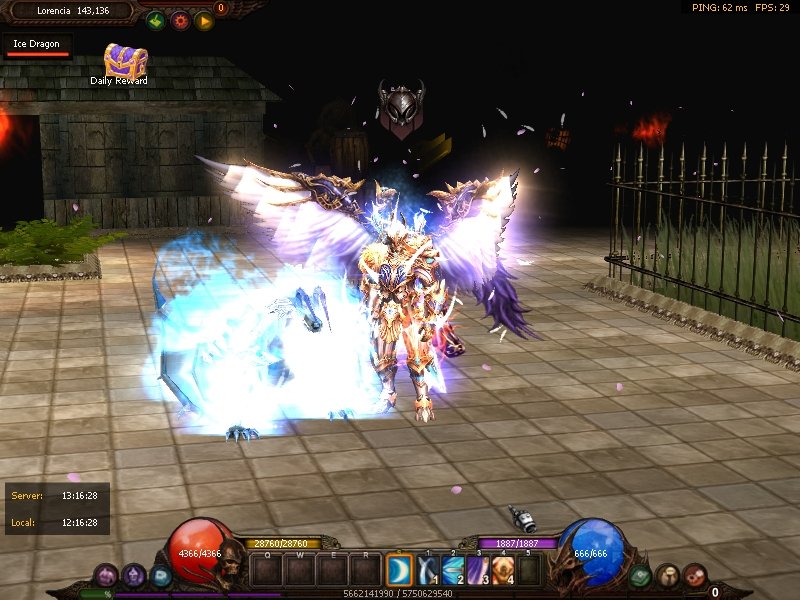The height and width of the screenshot is (600, 800).
Task: Click the orange play arrow button
Action: [204, 20]
